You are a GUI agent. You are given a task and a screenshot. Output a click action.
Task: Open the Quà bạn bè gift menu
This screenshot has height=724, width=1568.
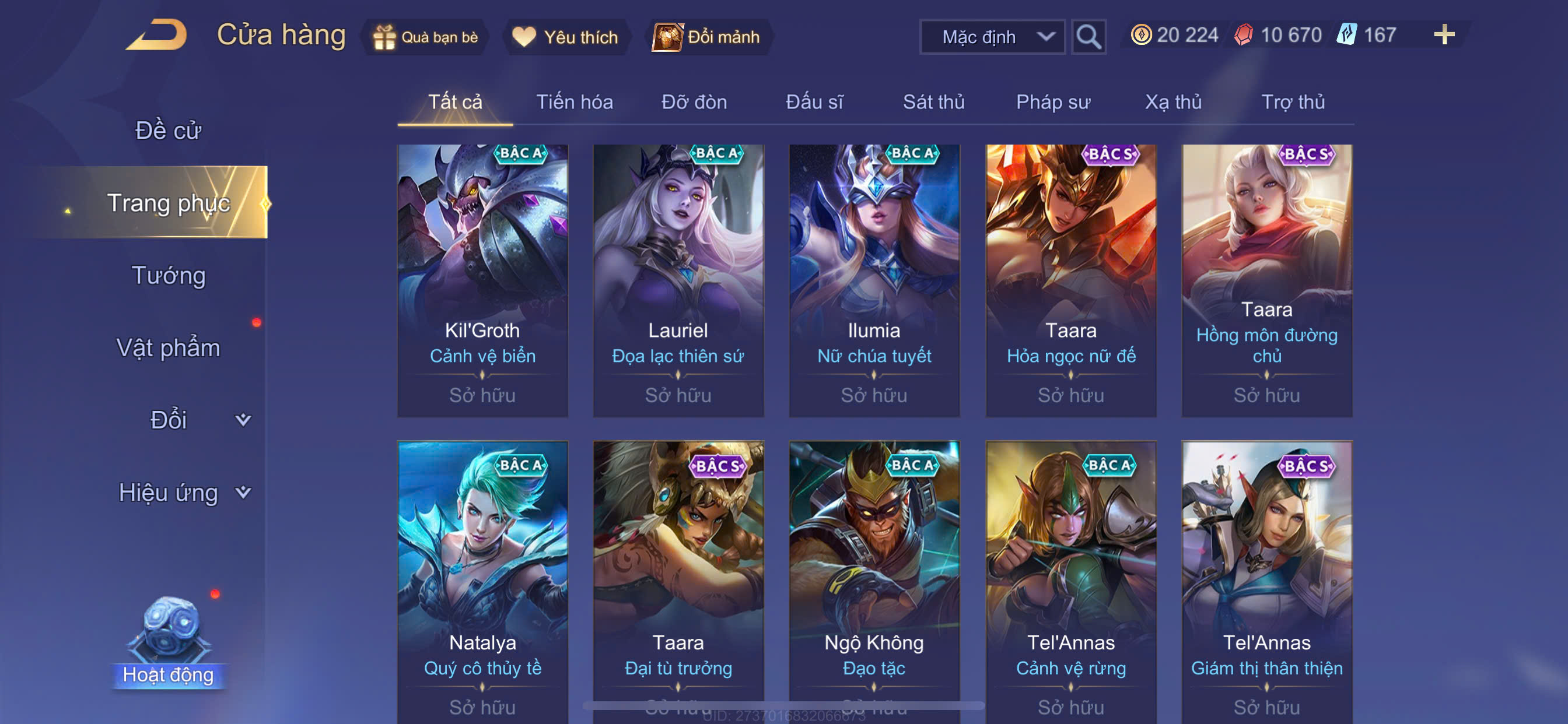(x=426, y=37)
